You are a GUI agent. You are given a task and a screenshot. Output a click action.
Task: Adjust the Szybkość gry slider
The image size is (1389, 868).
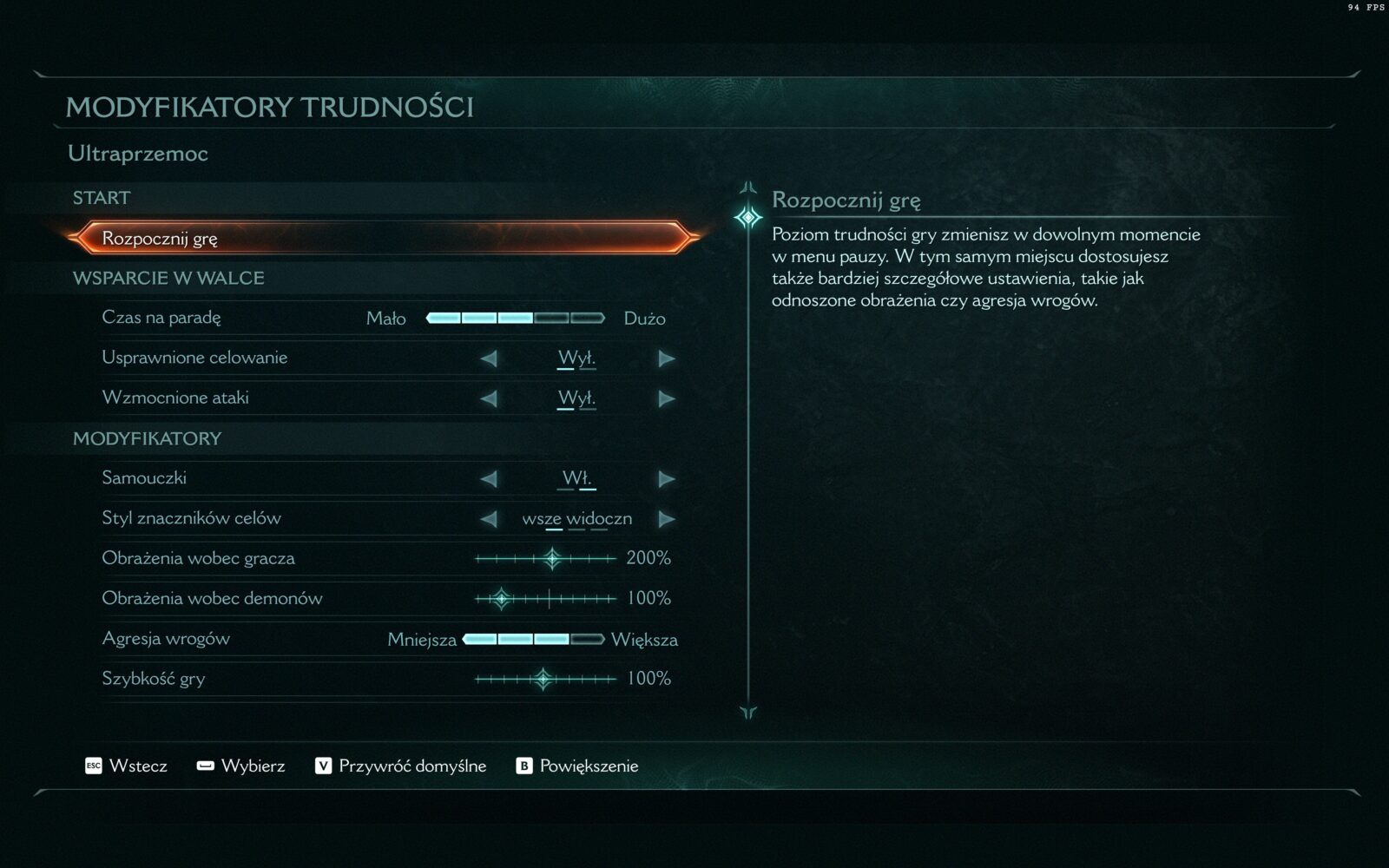pos(543,679)
